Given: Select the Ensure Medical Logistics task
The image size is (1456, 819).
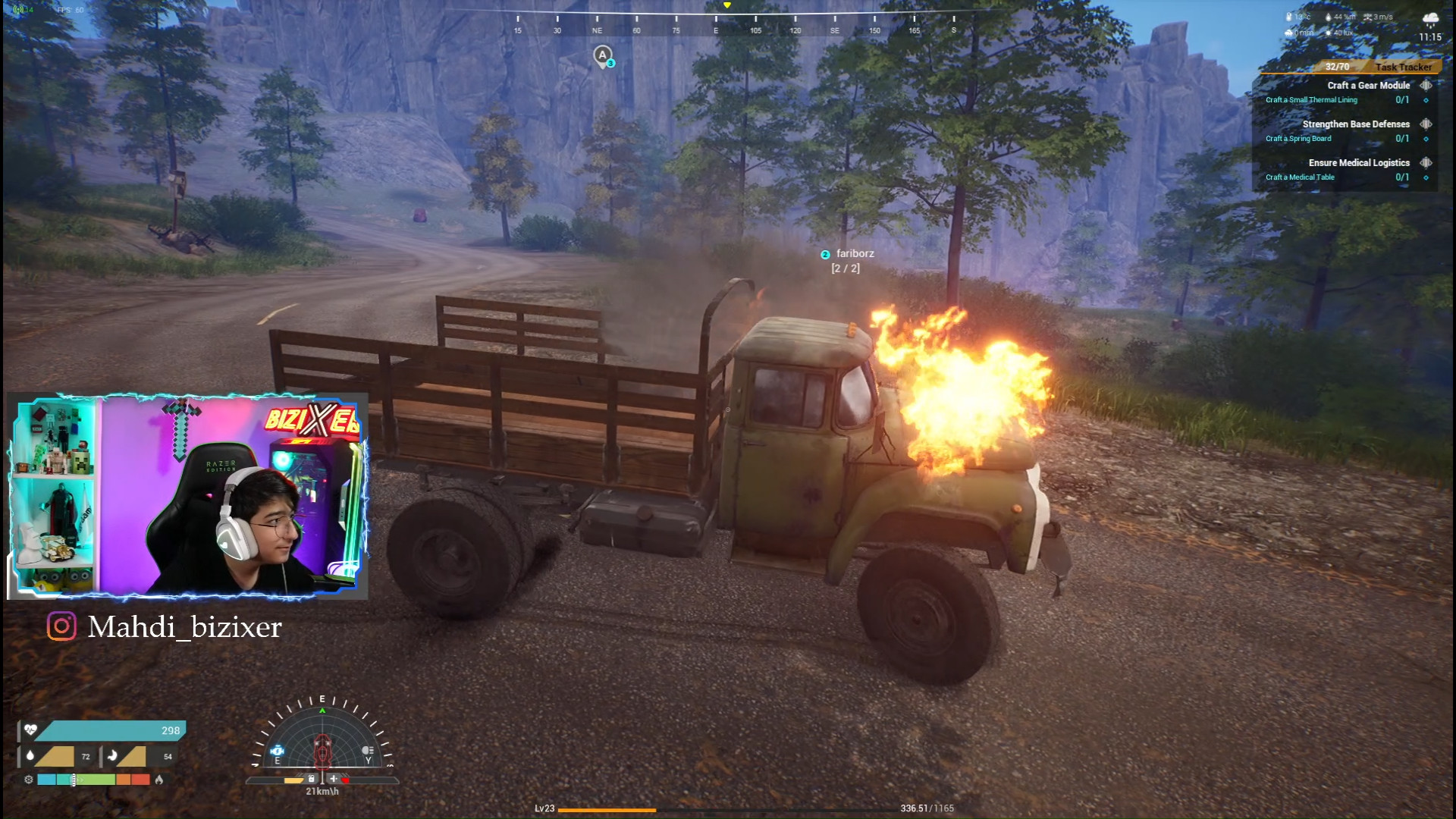Looking at the screenshot, I should 1358,163.
